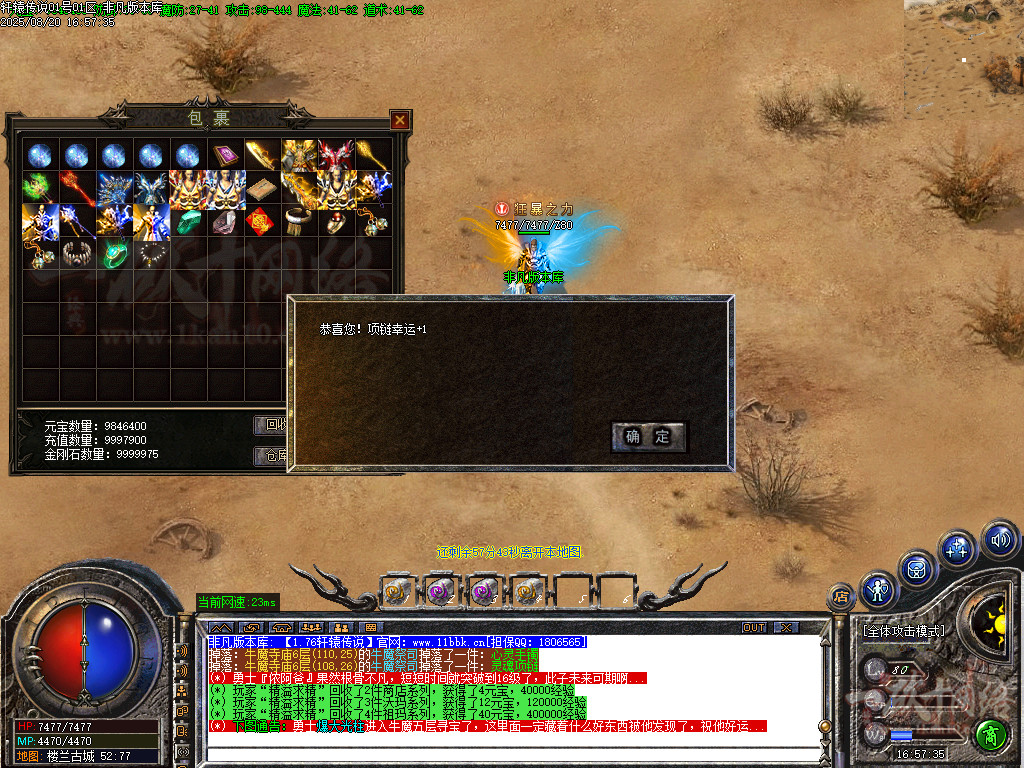The image size is (1024, 768).
Task: Close the 包裹 inventory window
Action: coord(400,120)
